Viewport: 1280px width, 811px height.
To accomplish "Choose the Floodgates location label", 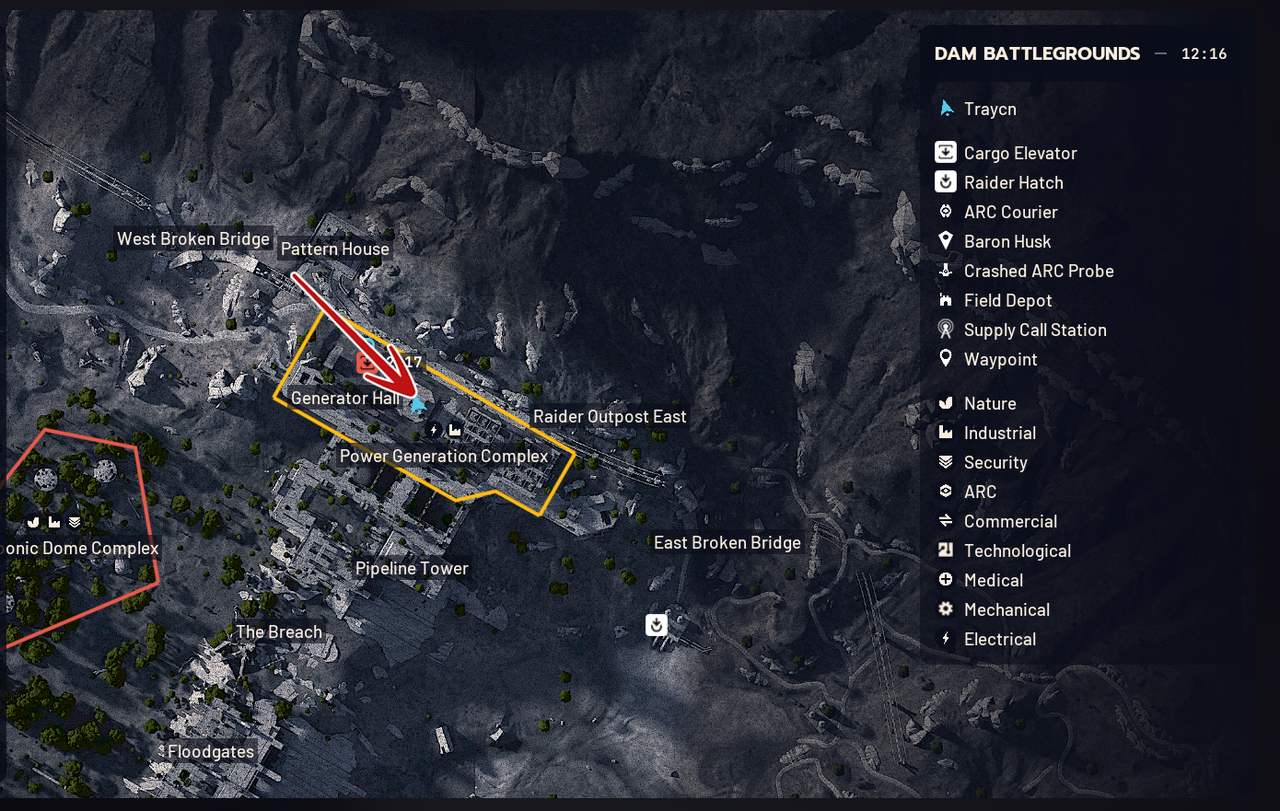I will point(211,751).
